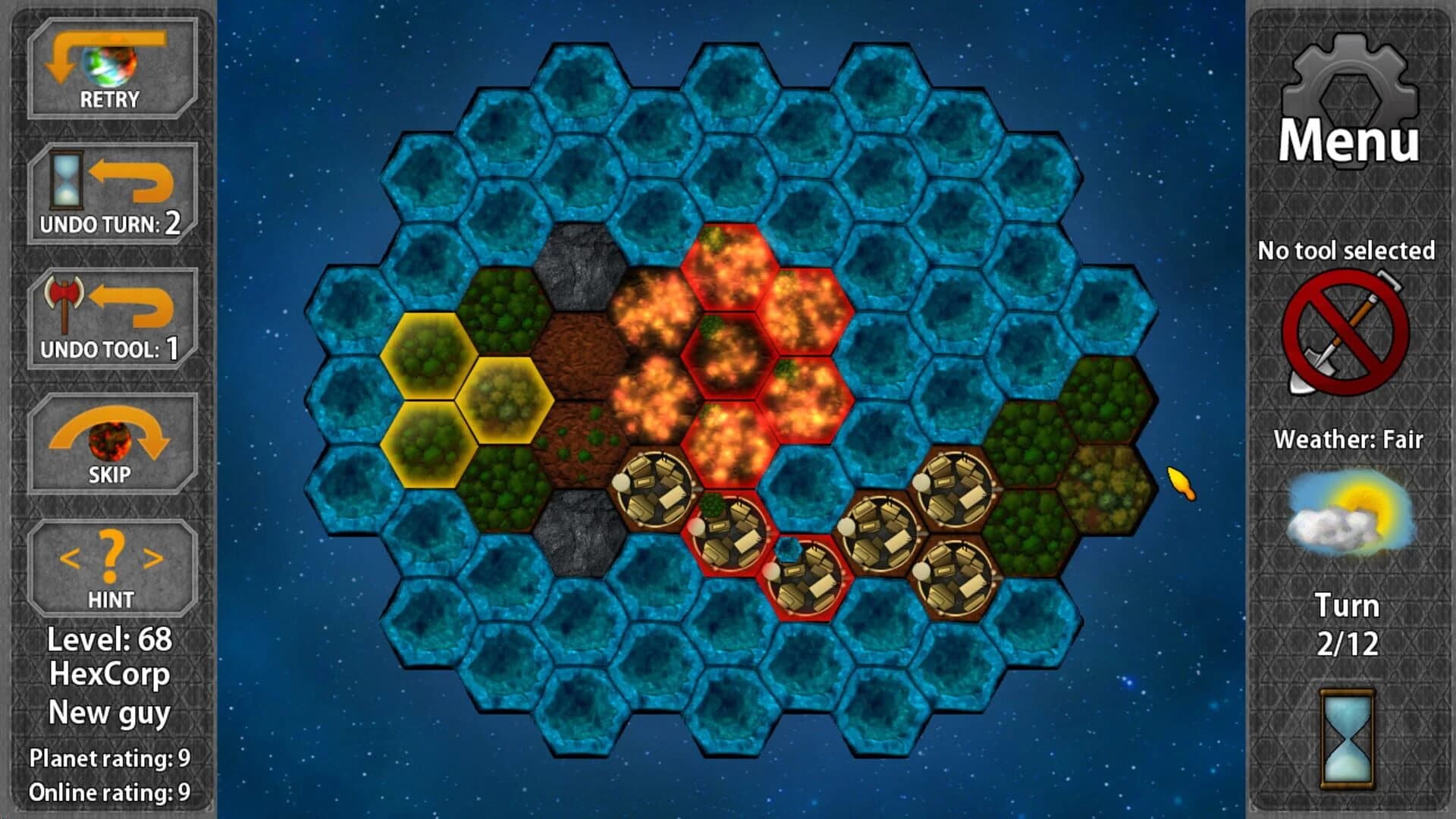Click the right arrow beside the Hint question mark
Viewport: 1456px width, 819px height.
point(153,559)
